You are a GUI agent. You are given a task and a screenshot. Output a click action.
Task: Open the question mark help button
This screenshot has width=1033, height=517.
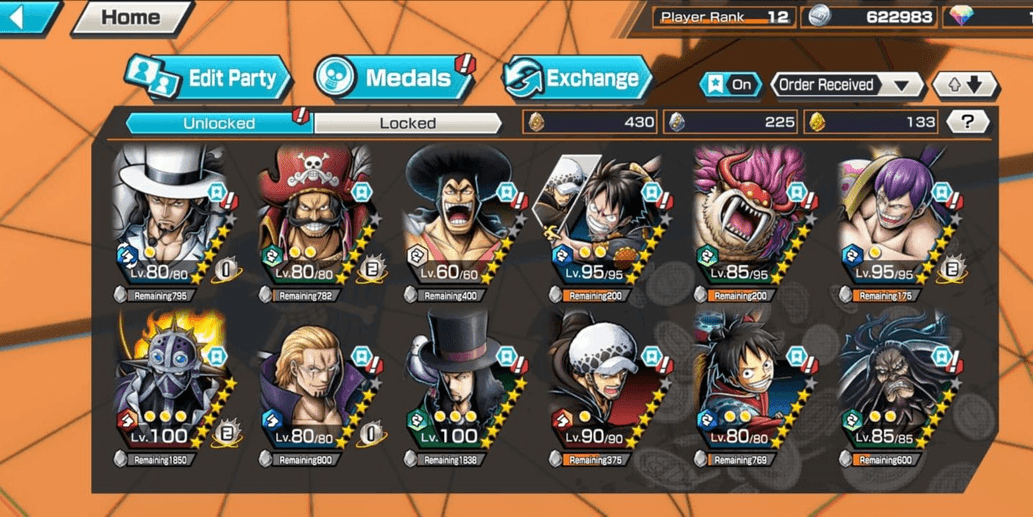click(x=967, y=122)
